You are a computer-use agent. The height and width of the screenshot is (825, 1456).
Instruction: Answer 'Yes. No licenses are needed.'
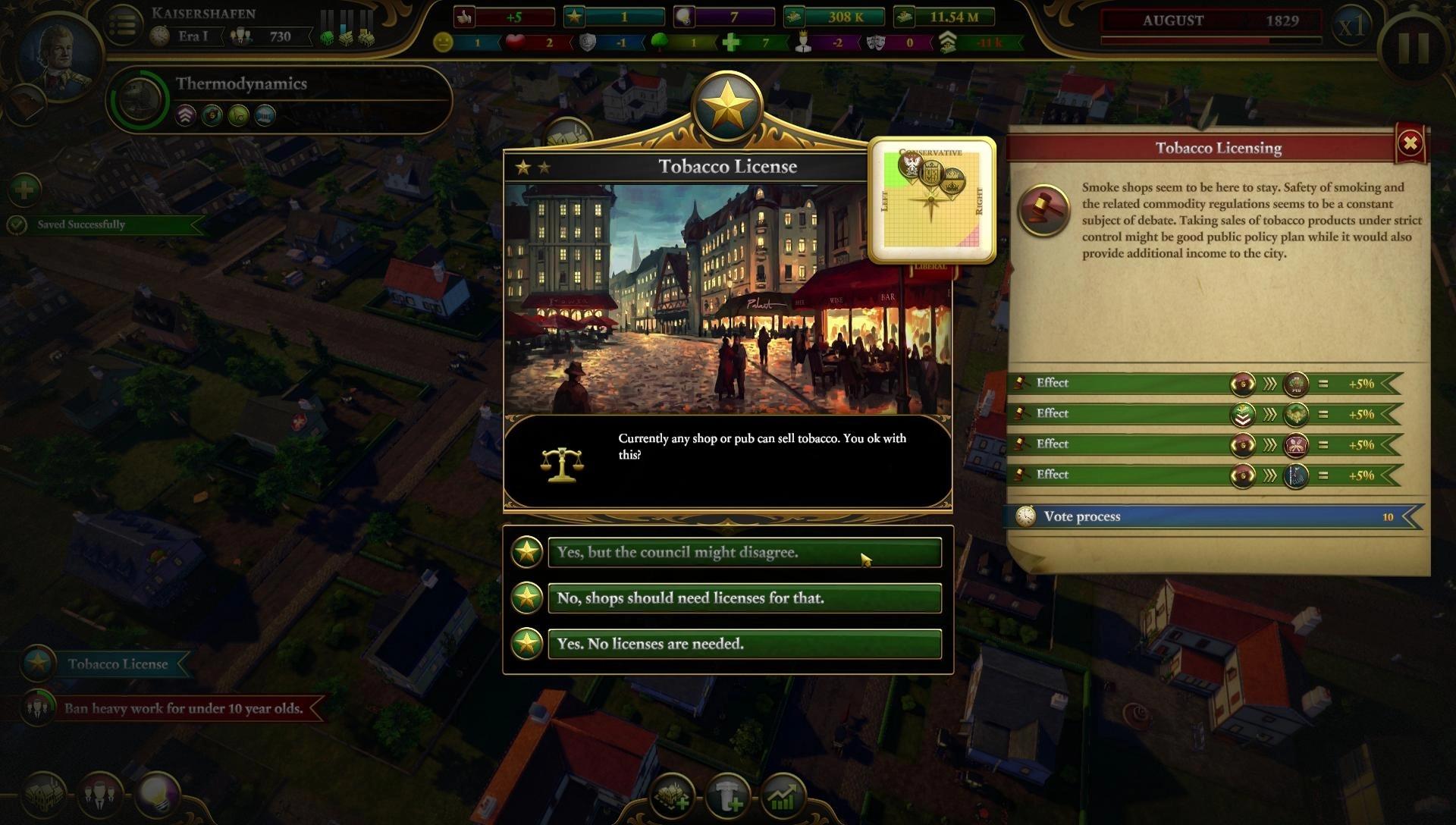tap(742, 644)
